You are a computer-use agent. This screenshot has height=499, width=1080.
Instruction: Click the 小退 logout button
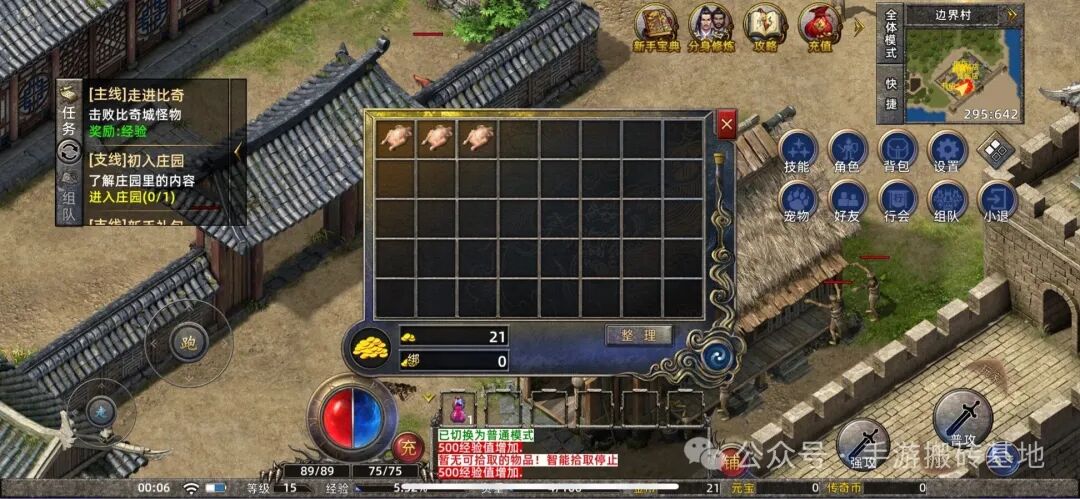[996, 200]
